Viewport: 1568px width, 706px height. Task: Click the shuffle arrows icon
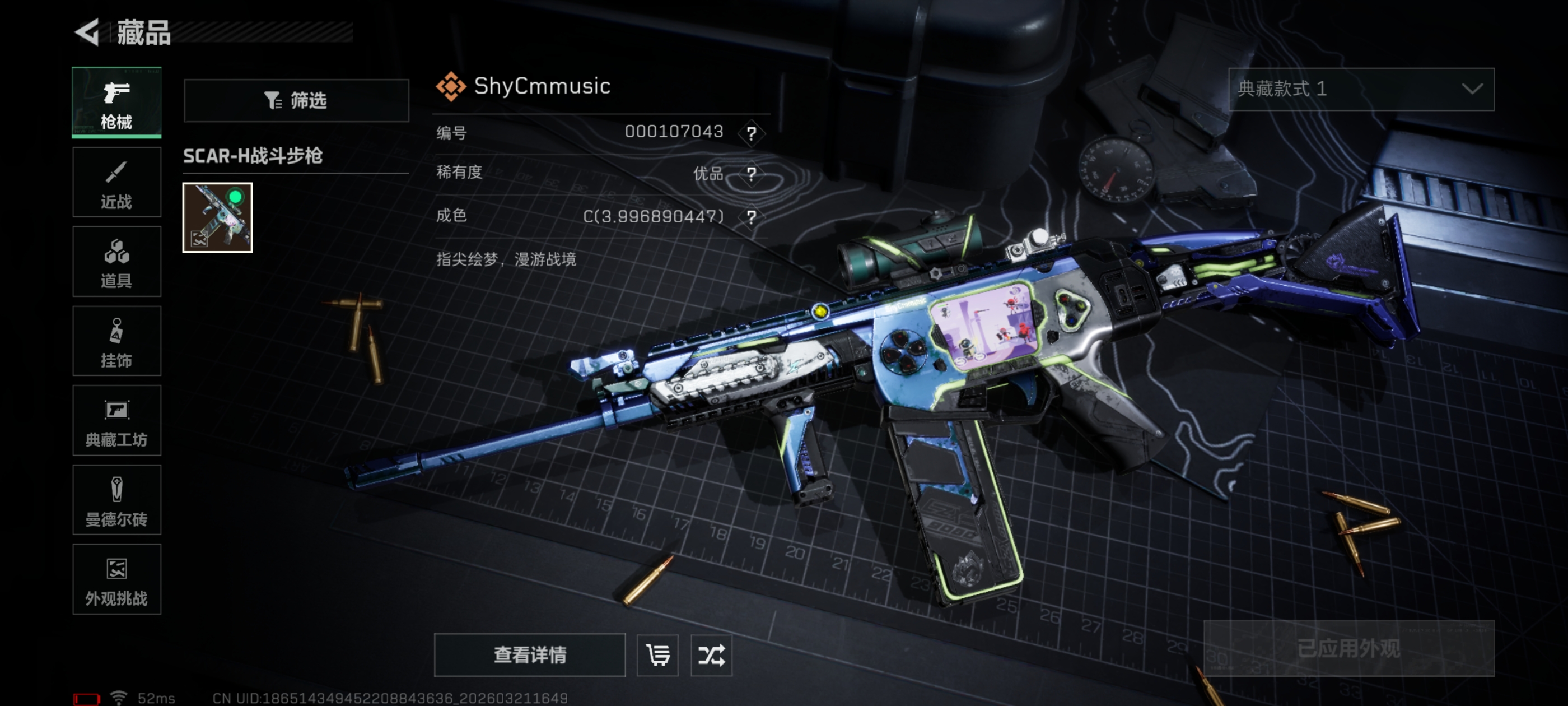click(711, 655)
